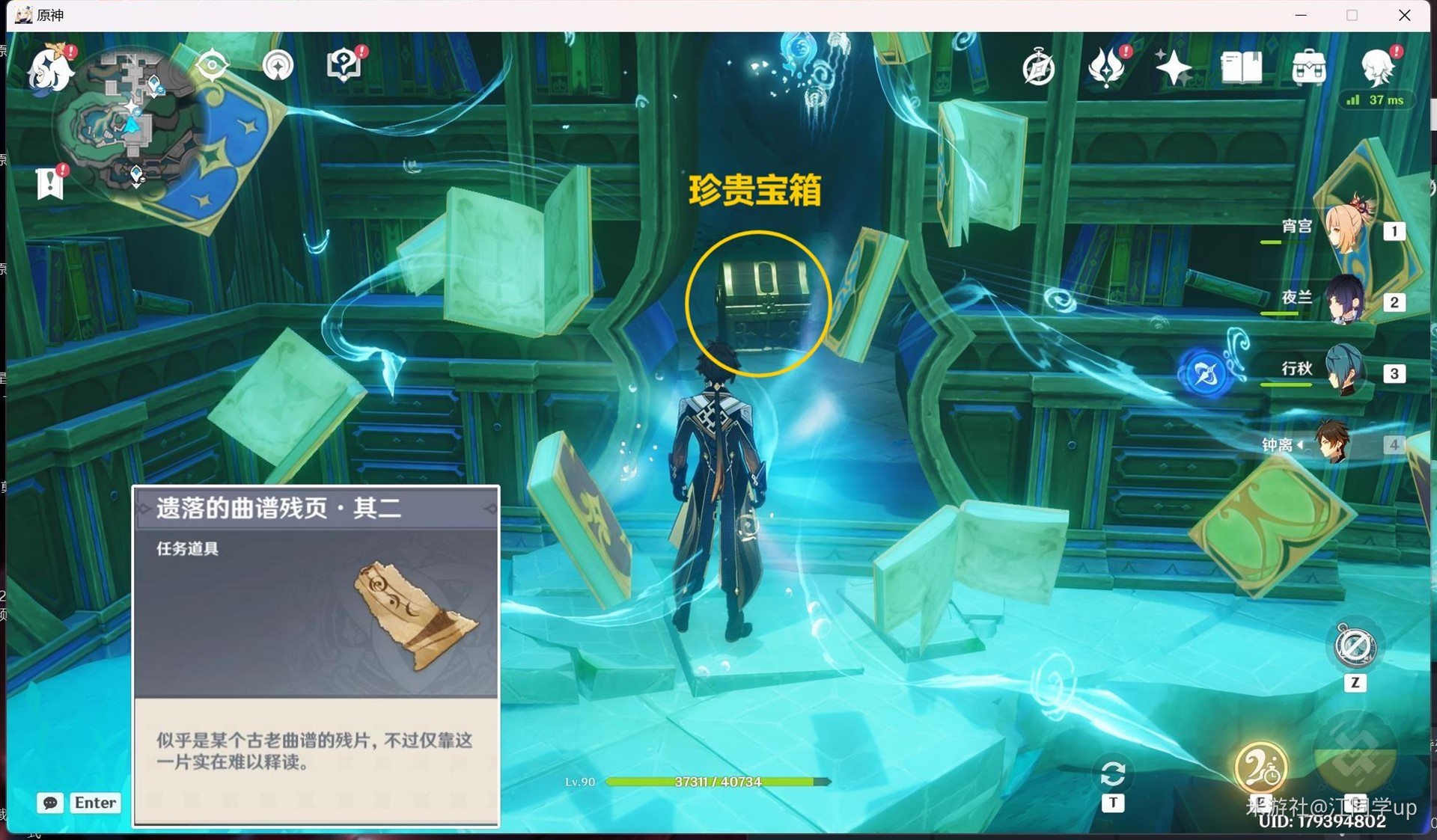This screenshot has height=840, width=1437.
Task: Open the Expeditions timer compass icon
Action: (x=1039, y=67)
